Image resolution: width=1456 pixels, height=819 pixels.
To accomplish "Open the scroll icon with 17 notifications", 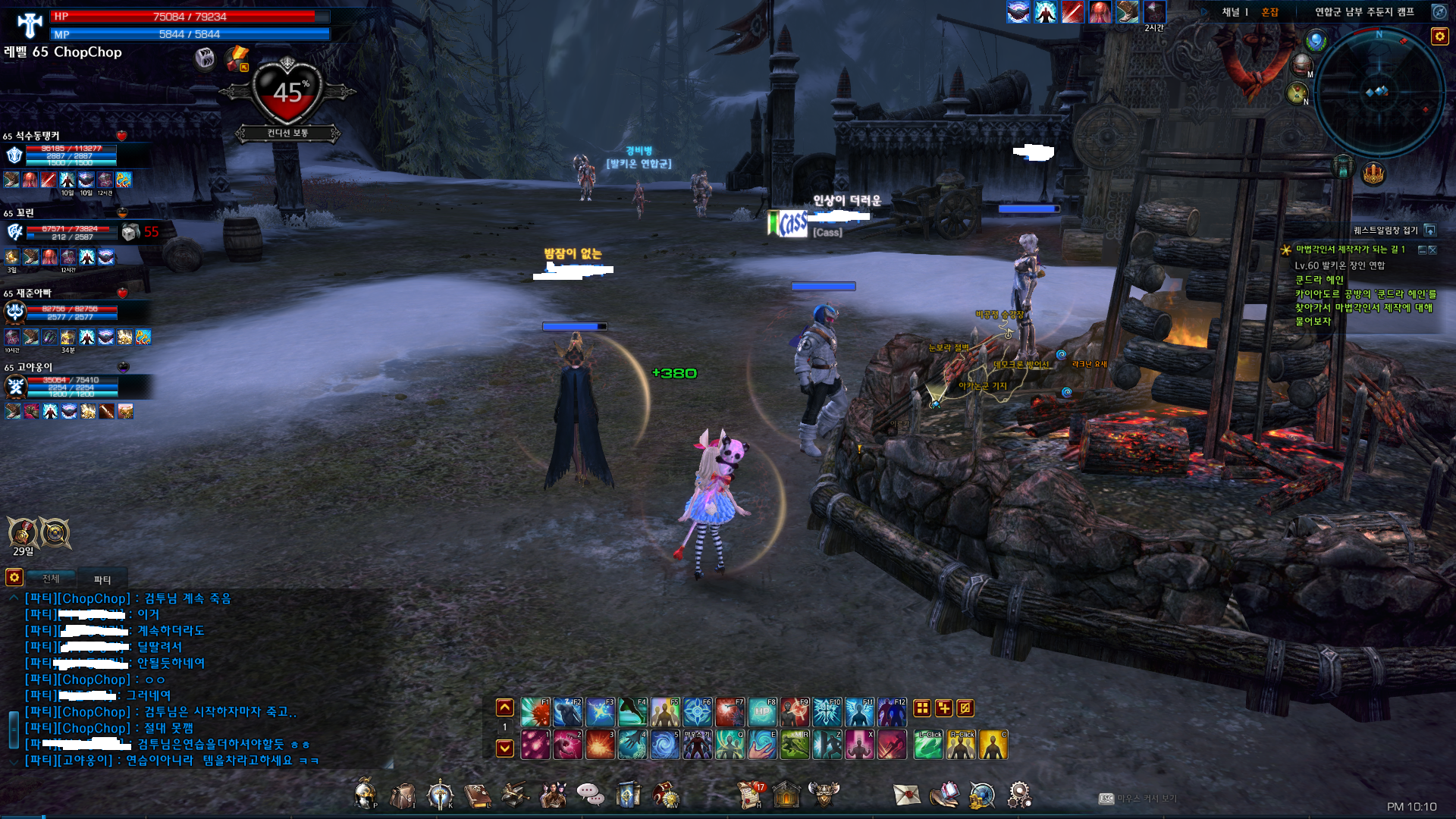I will 751,794.
